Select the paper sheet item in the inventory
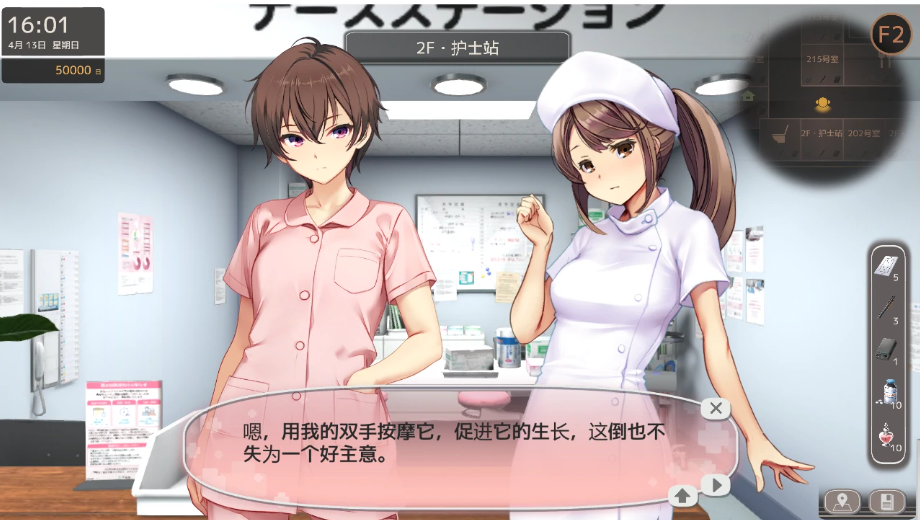 tap(885, 264)
